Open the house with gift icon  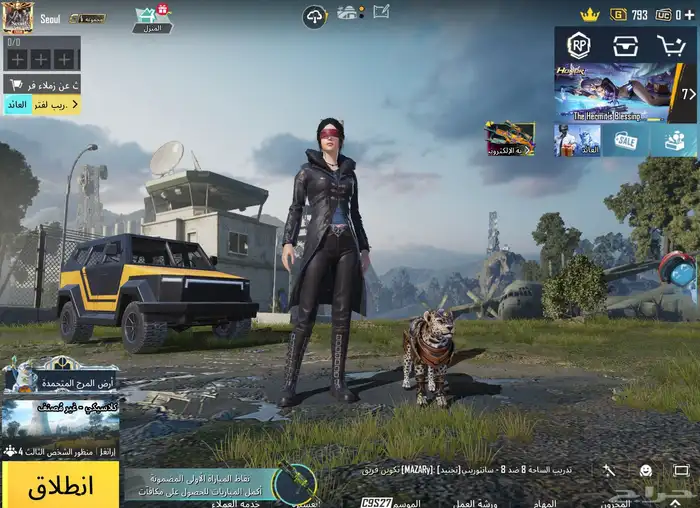pos(152,17)
